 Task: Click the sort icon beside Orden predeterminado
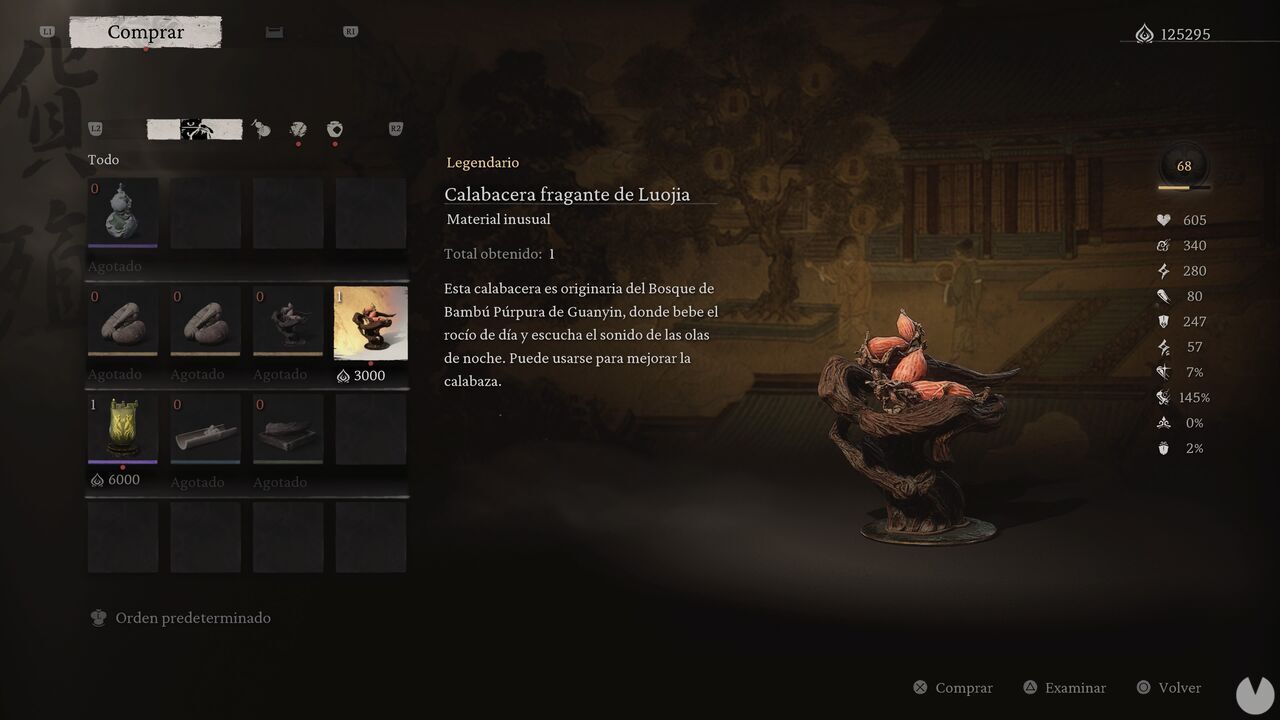coord(98,617)
